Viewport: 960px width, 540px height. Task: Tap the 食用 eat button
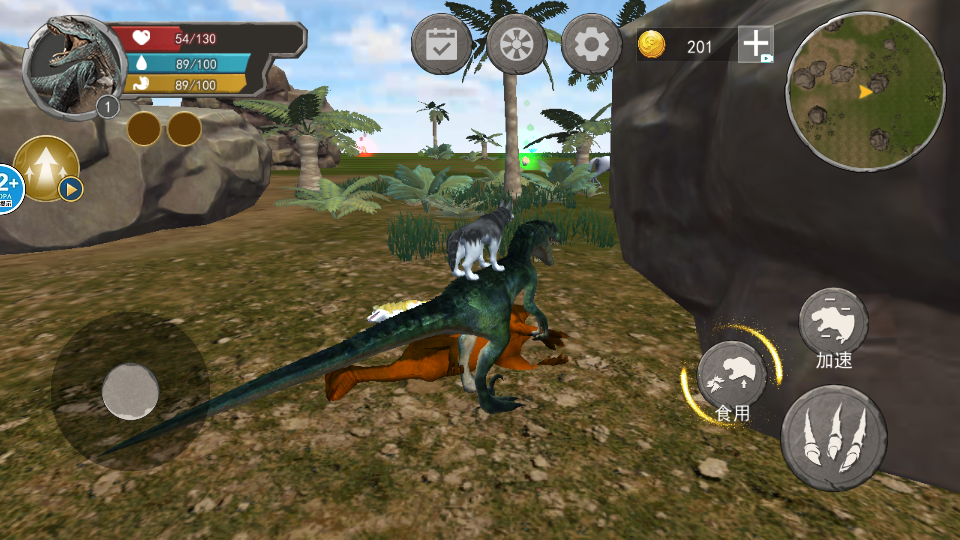[x=732, y=374]
